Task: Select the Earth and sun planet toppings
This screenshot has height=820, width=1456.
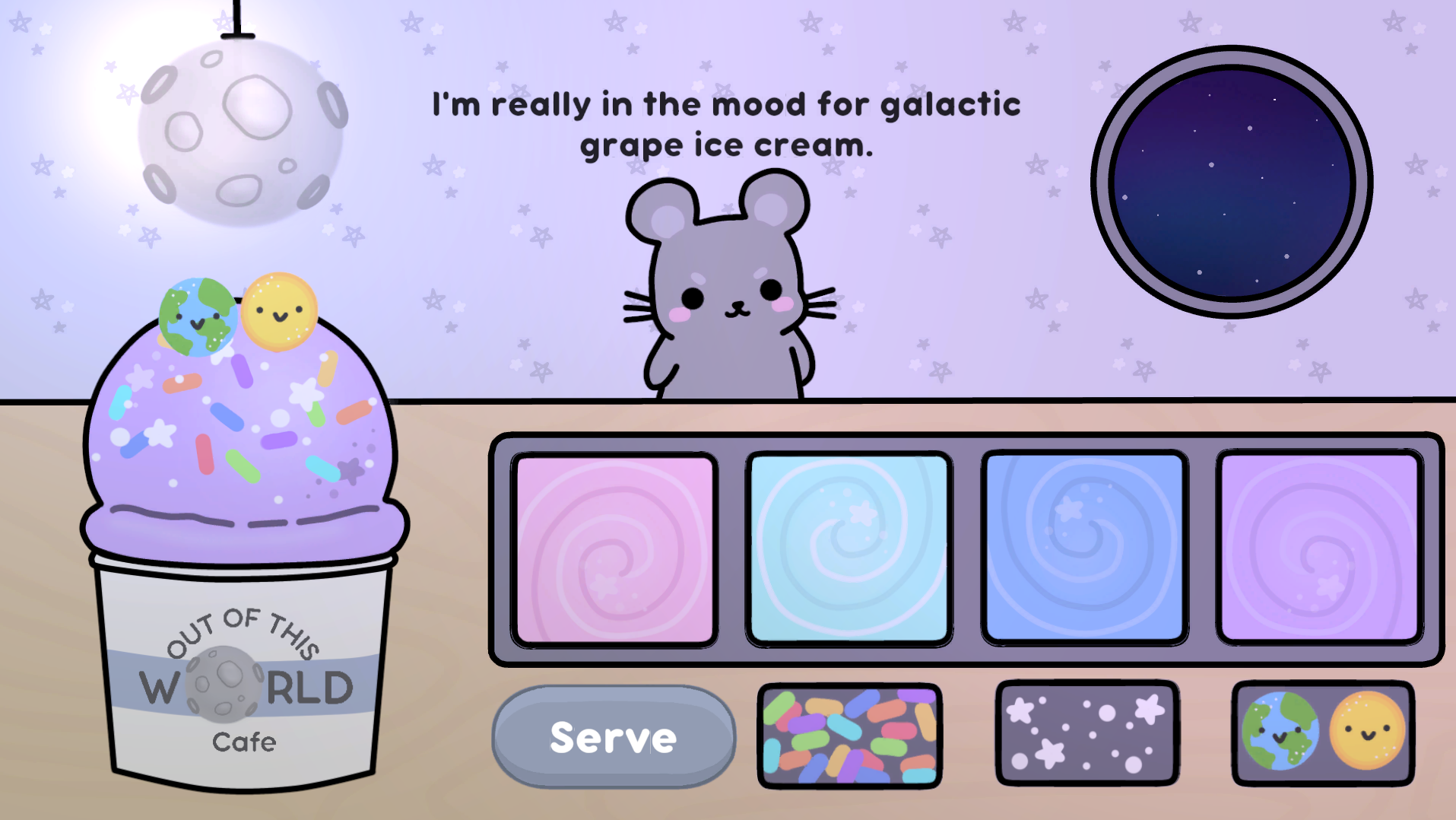Action: pos(1322,733)
